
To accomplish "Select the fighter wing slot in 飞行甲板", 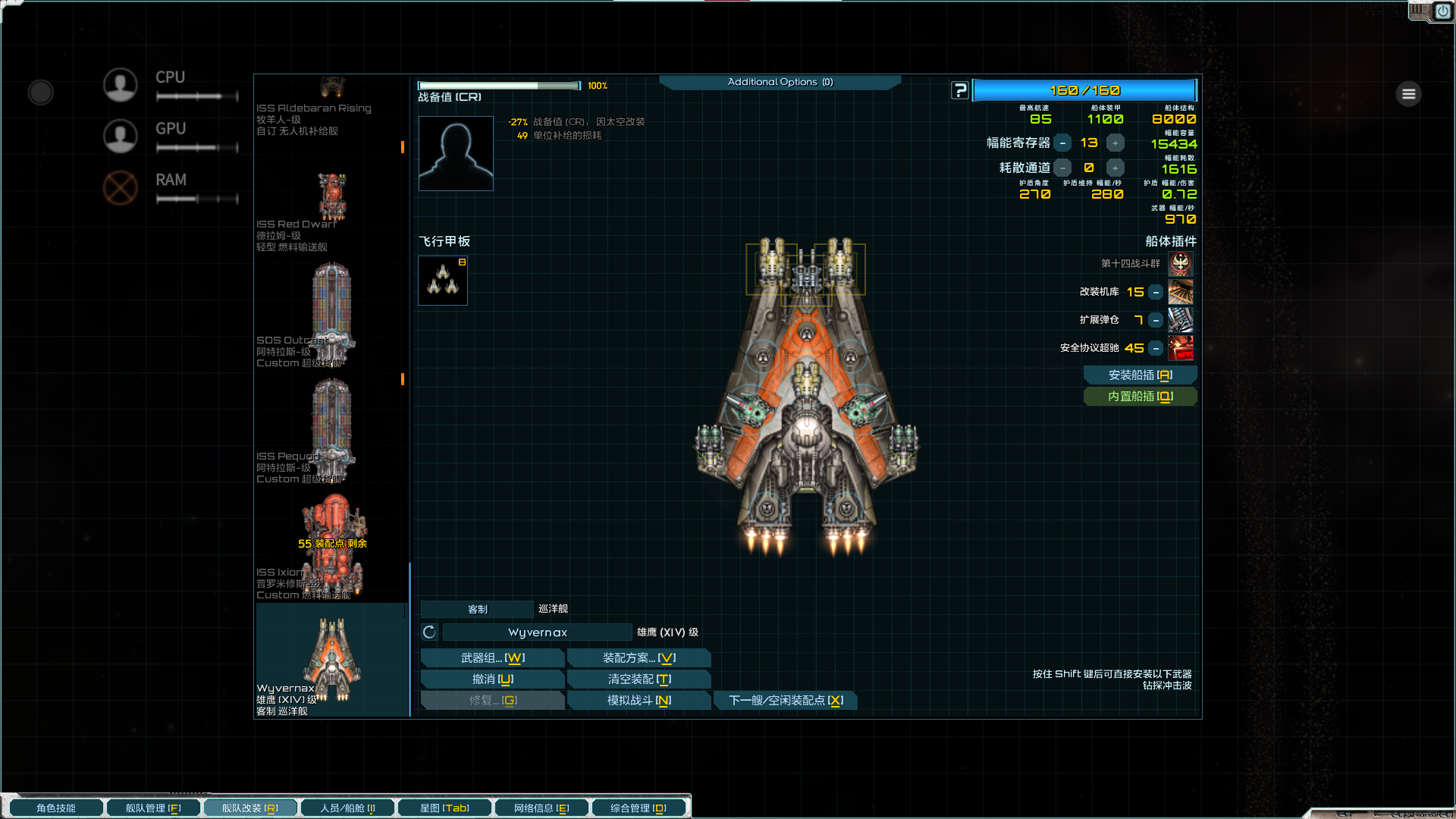I will [x=443, y=281].
